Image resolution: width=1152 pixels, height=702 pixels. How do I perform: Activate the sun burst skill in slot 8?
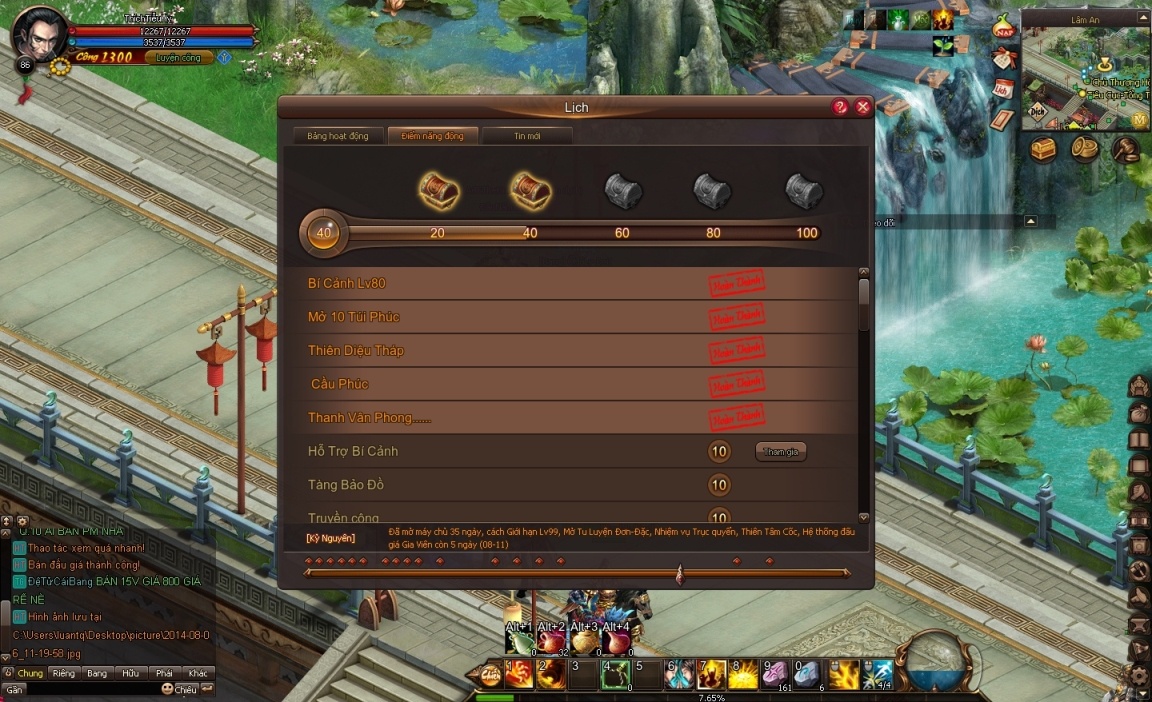pyautogui.click(x=742, y=676)
